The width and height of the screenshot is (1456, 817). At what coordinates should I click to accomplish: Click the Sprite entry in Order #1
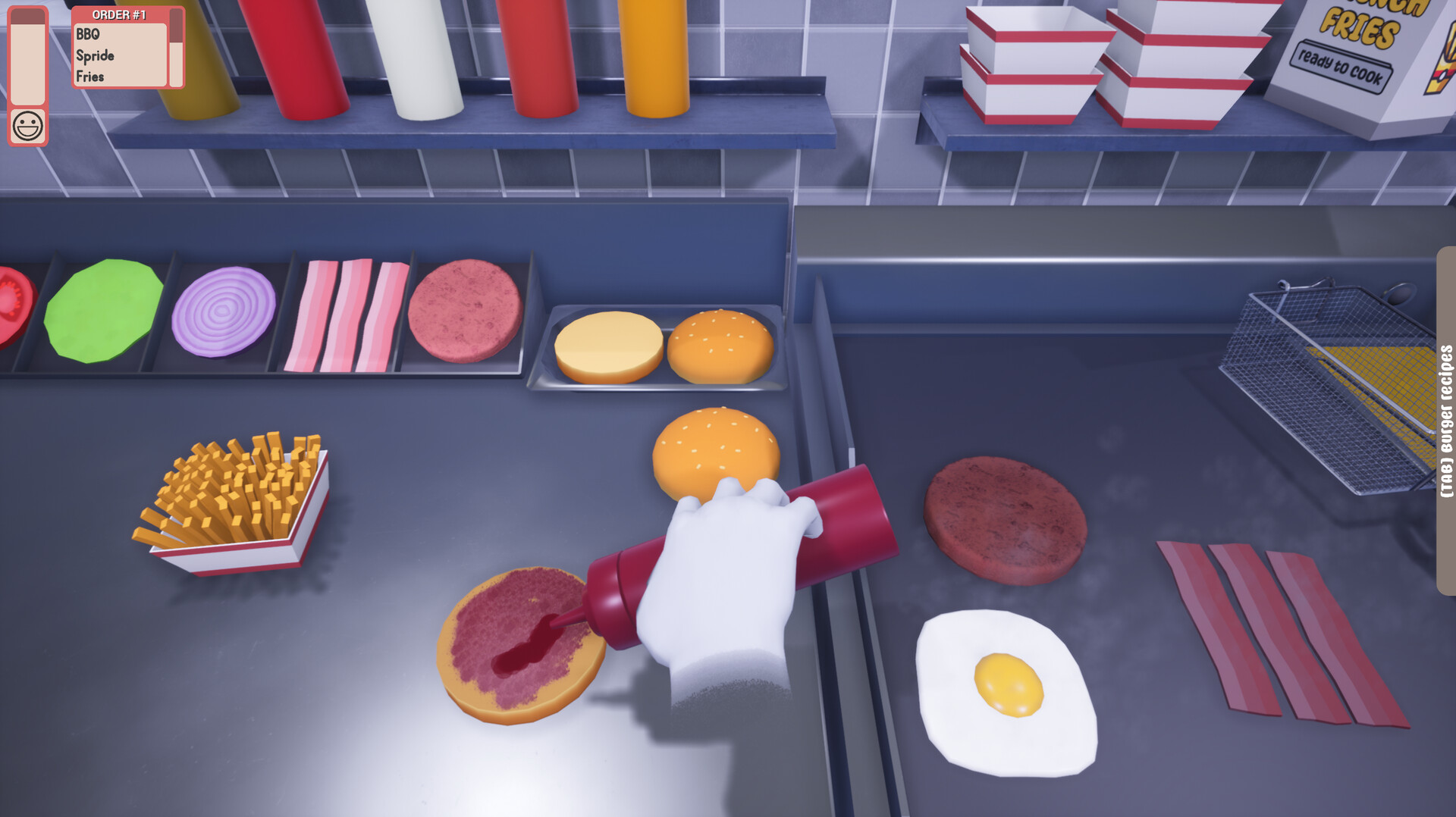click(95, 55)
